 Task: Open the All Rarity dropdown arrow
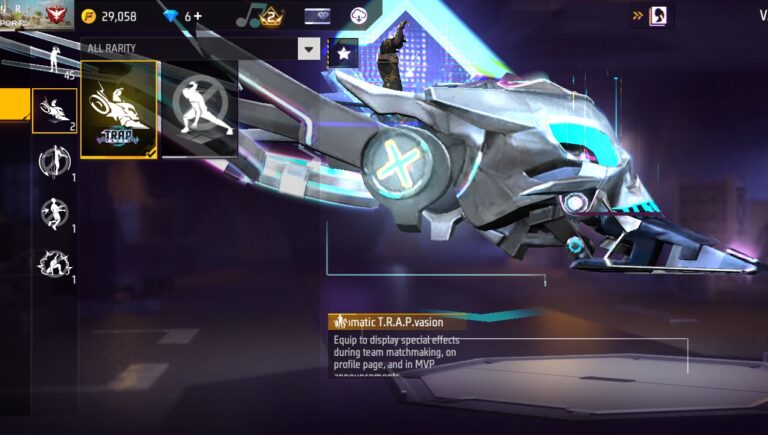point(309,49)
